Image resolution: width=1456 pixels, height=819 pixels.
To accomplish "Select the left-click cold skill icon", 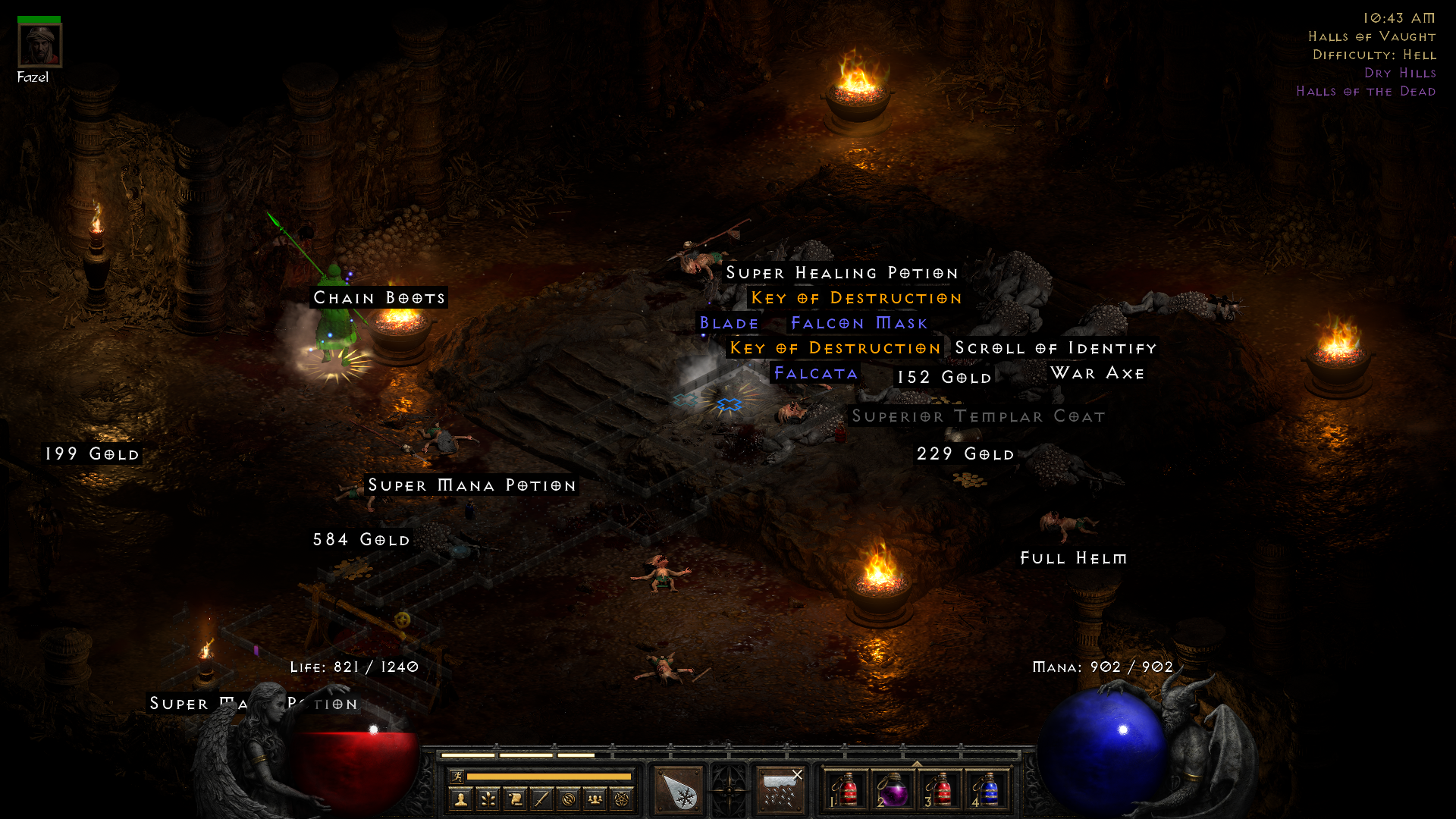I will click(679, 790).
